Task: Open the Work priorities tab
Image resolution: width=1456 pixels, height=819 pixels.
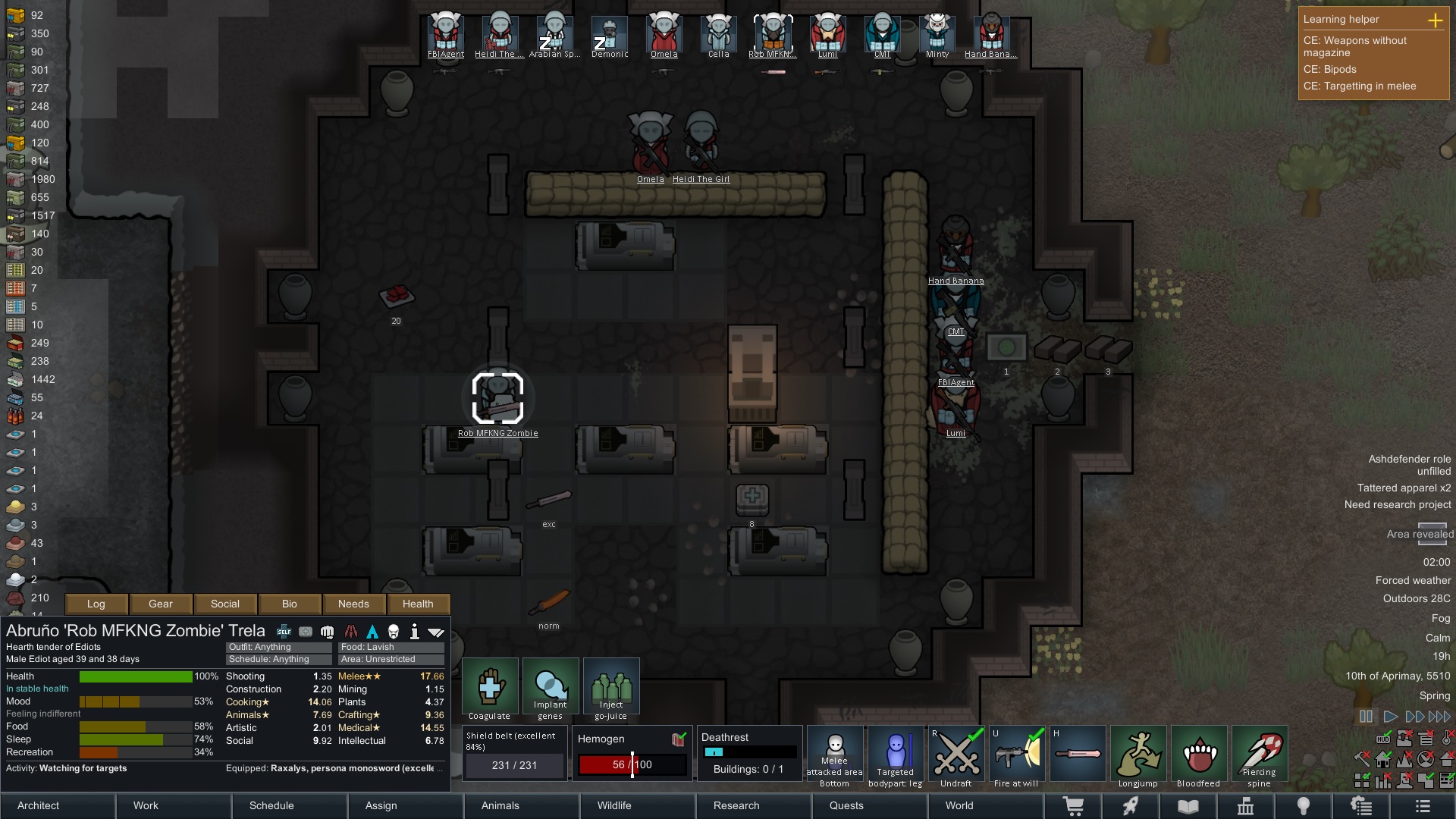Action: tap(174, 805)
